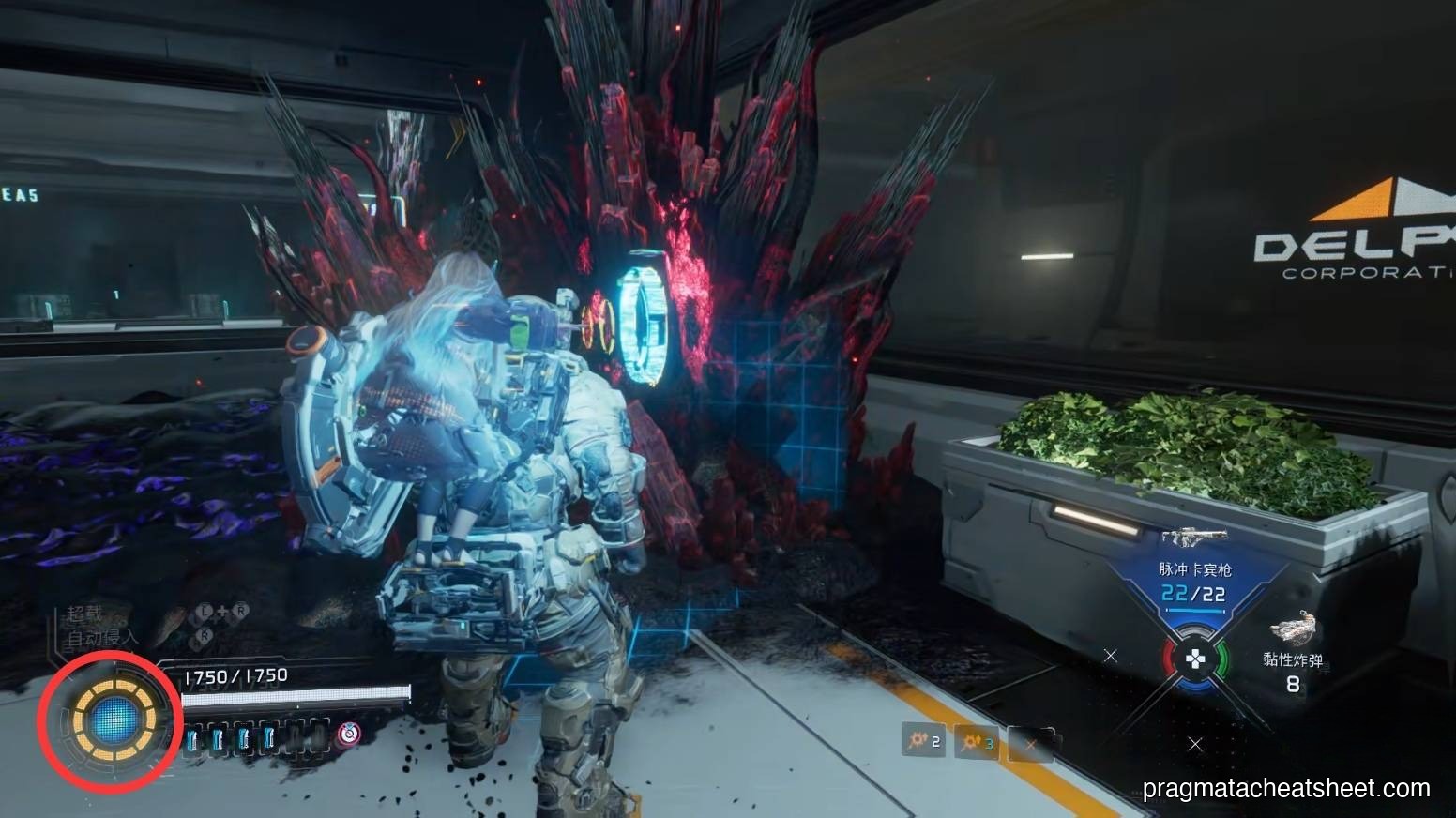Select the gear chip icon labeled 3
This screenshot has height=818, width=1456.
(975, 743)
